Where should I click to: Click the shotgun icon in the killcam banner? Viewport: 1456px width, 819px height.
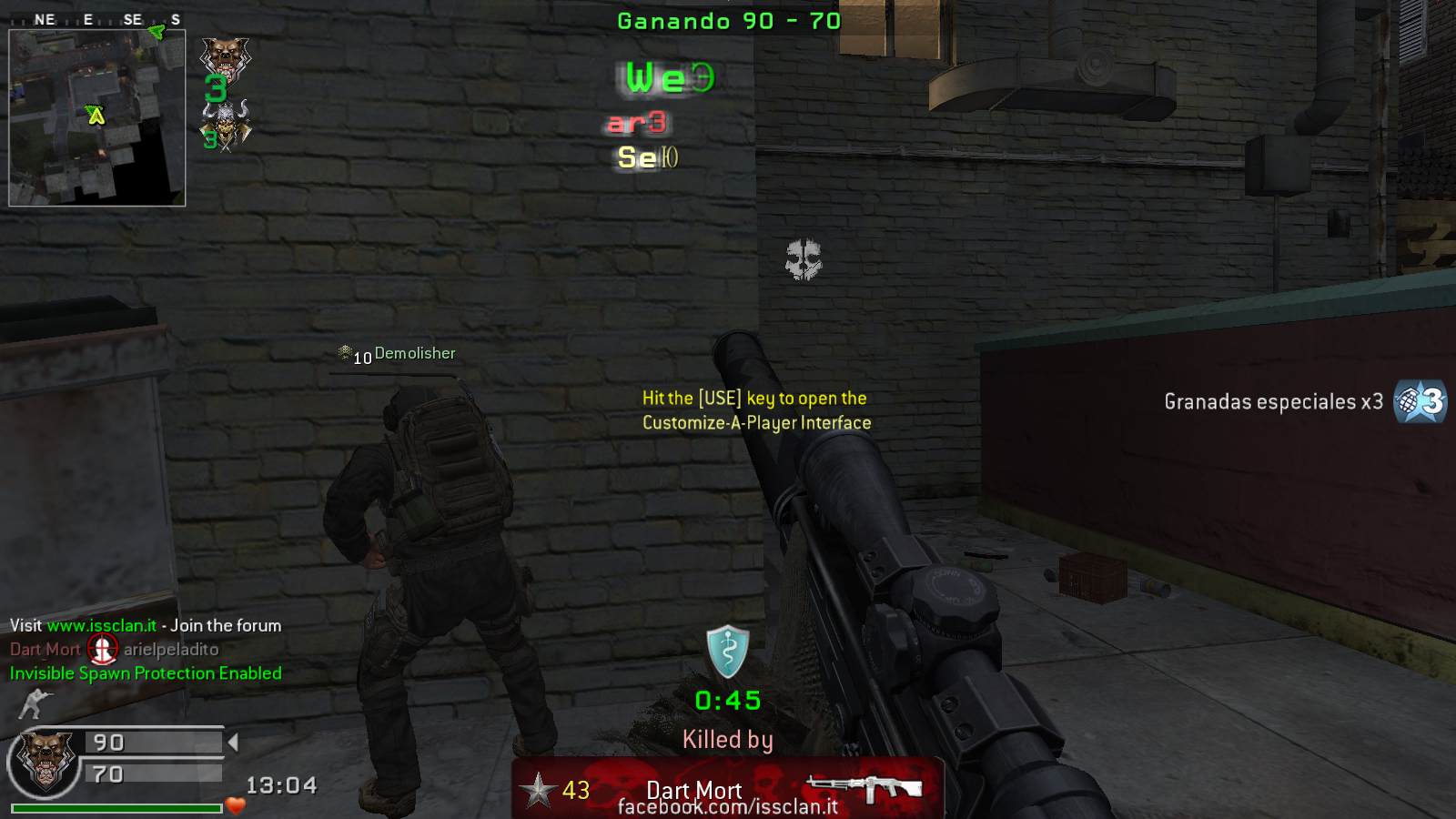point(864,788)
